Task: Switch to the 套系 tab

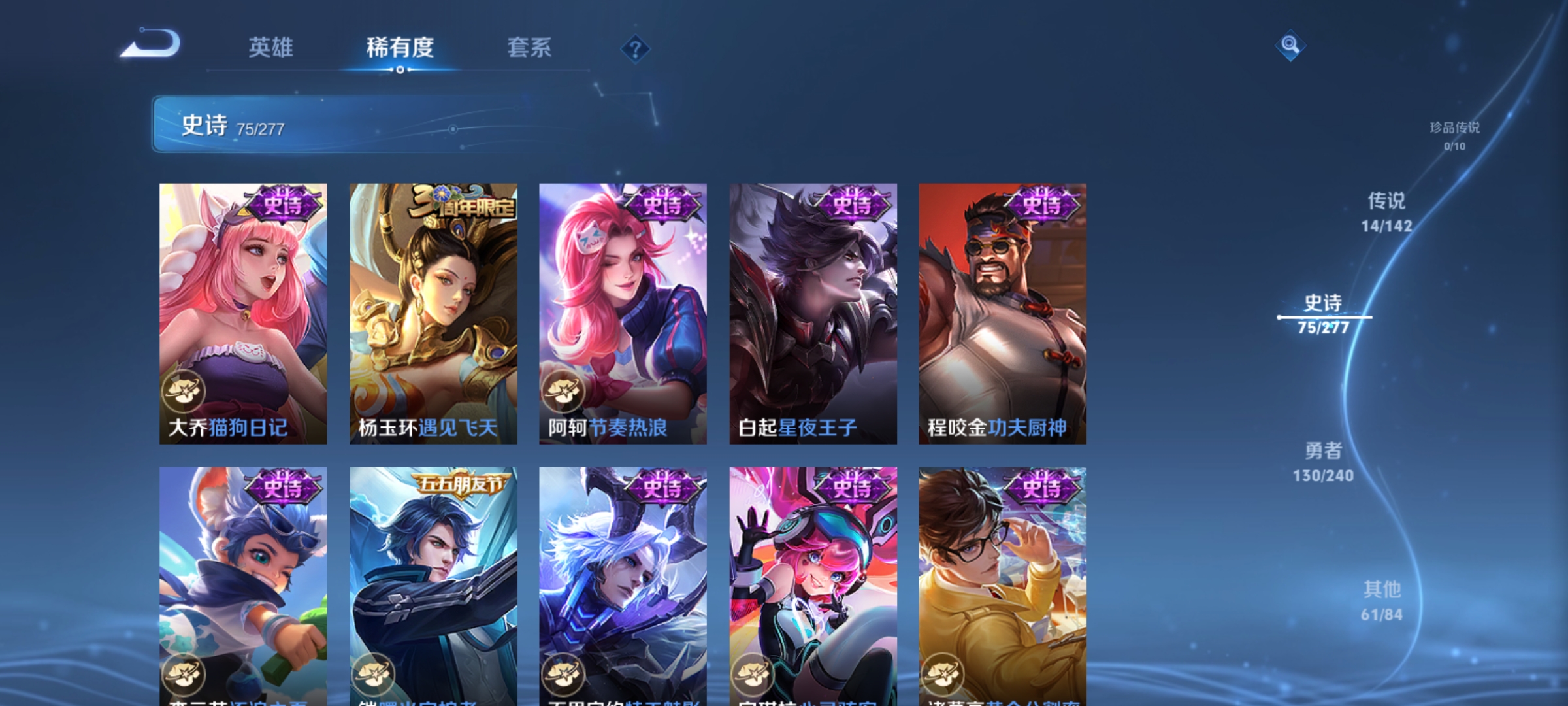Action: point(531,48)
